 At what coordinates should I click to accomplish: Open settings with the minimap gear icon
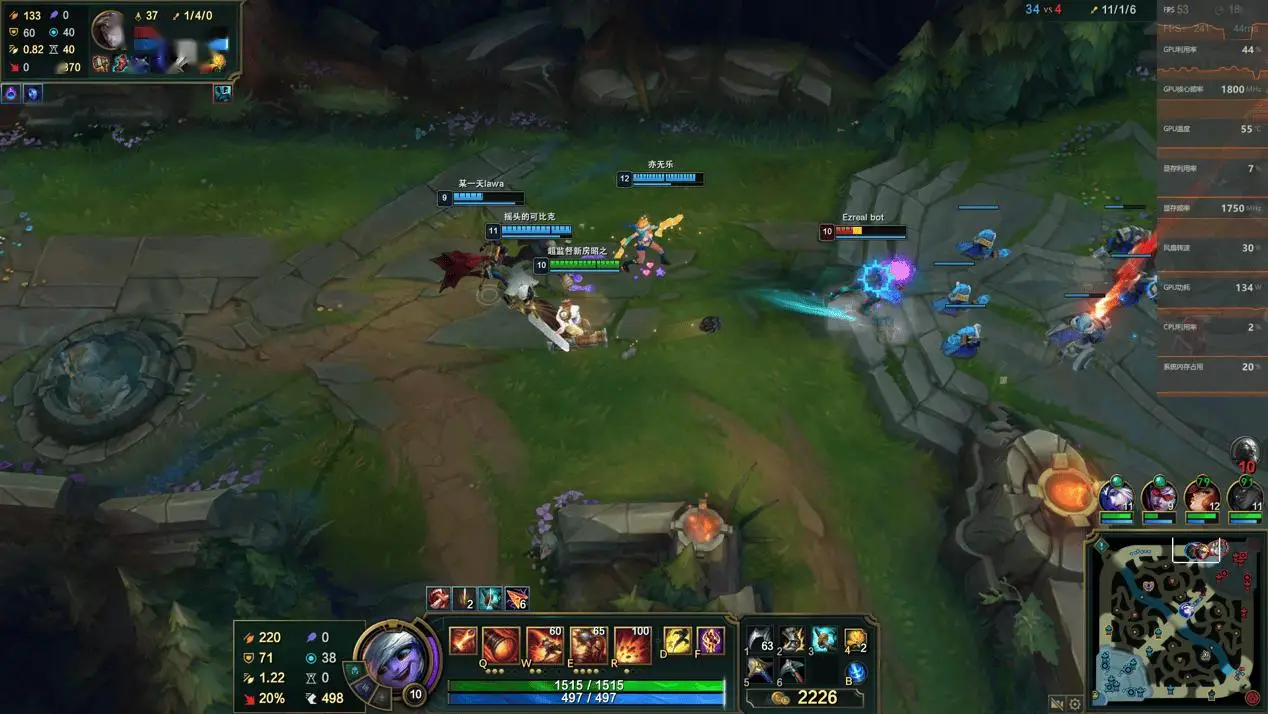pyautogui.click(x=1075, y=704)
